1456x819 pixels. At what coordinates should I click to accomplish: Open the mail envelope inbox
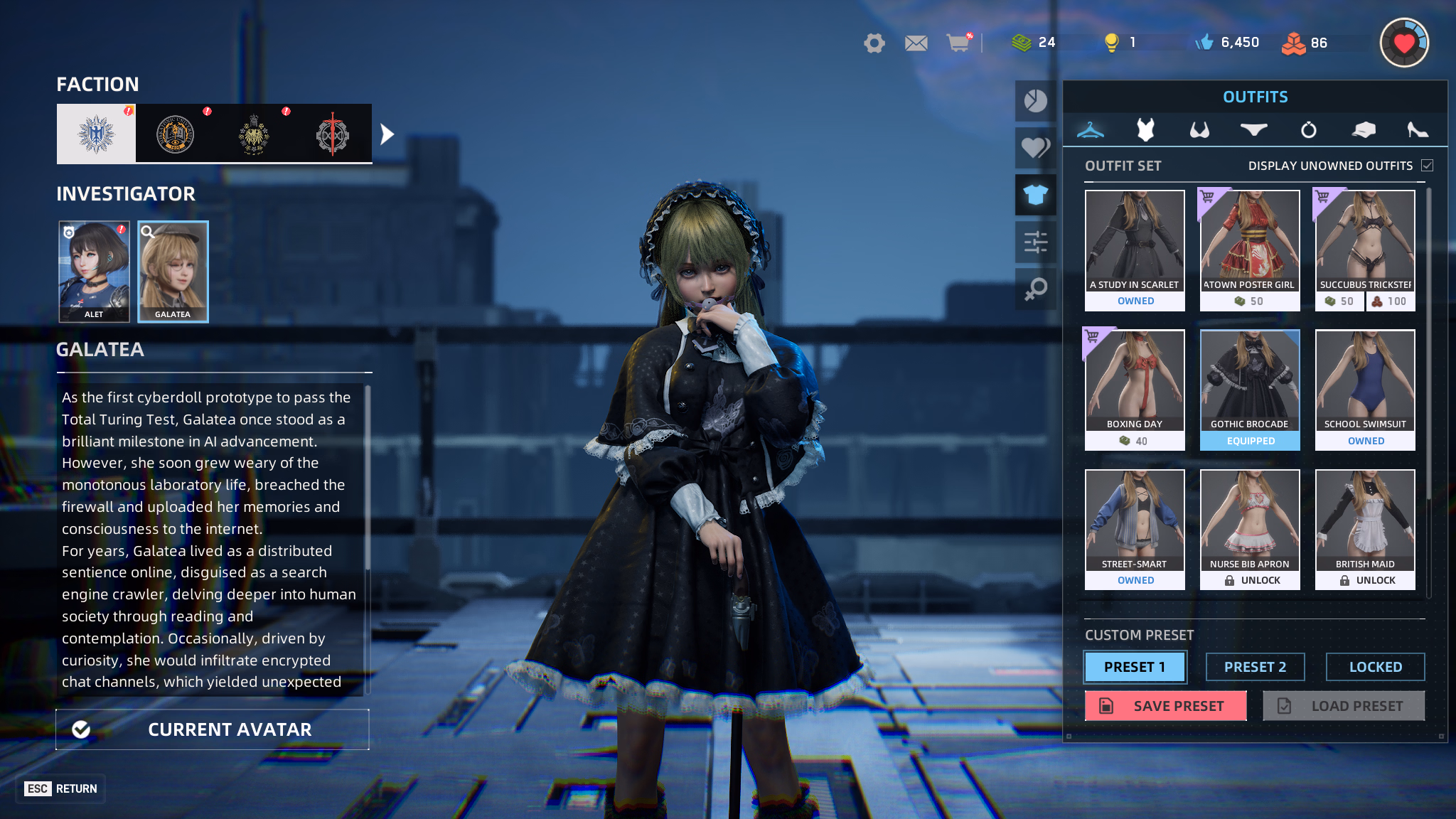pyautogui.click(x=916, y=43)
